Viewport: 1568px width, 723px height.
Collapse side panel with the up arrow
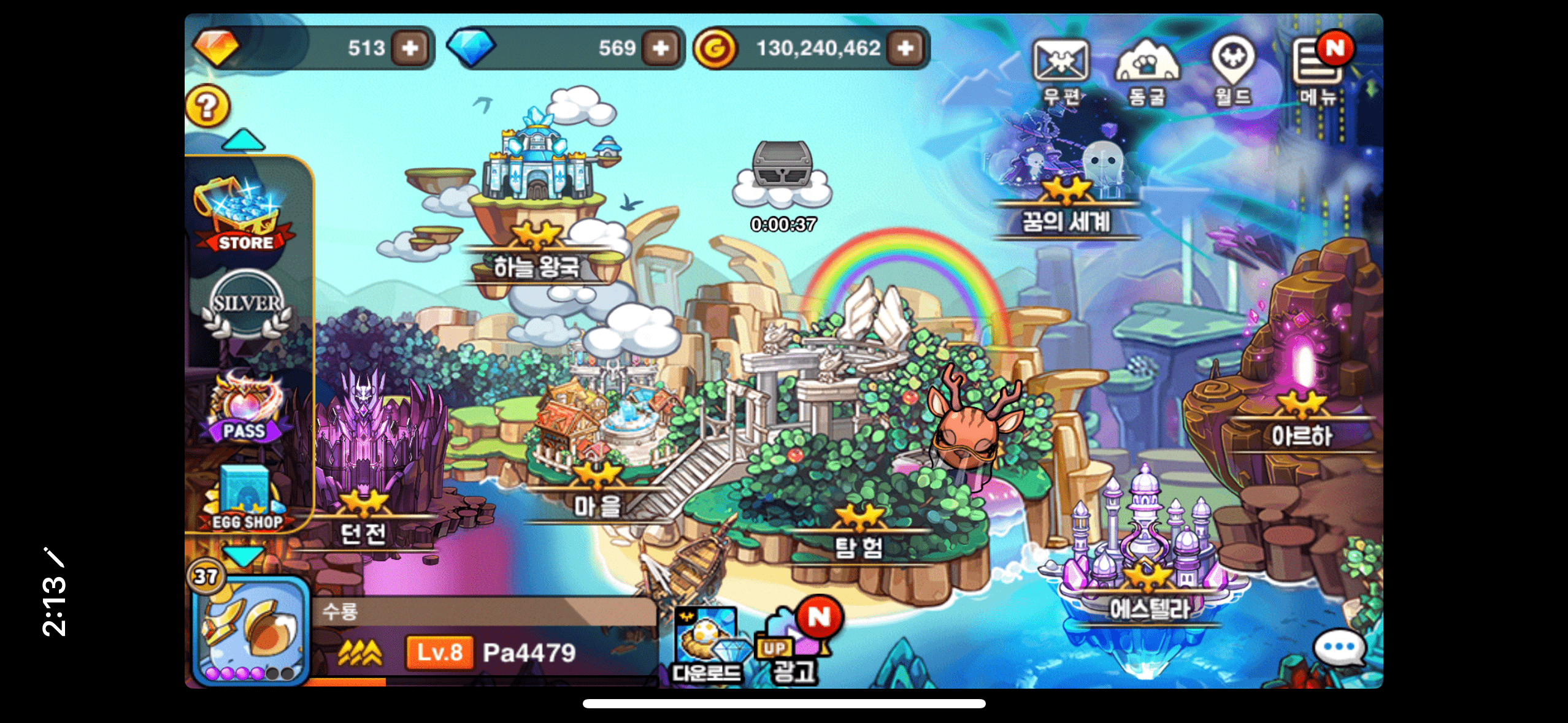[x=244, y=140]
